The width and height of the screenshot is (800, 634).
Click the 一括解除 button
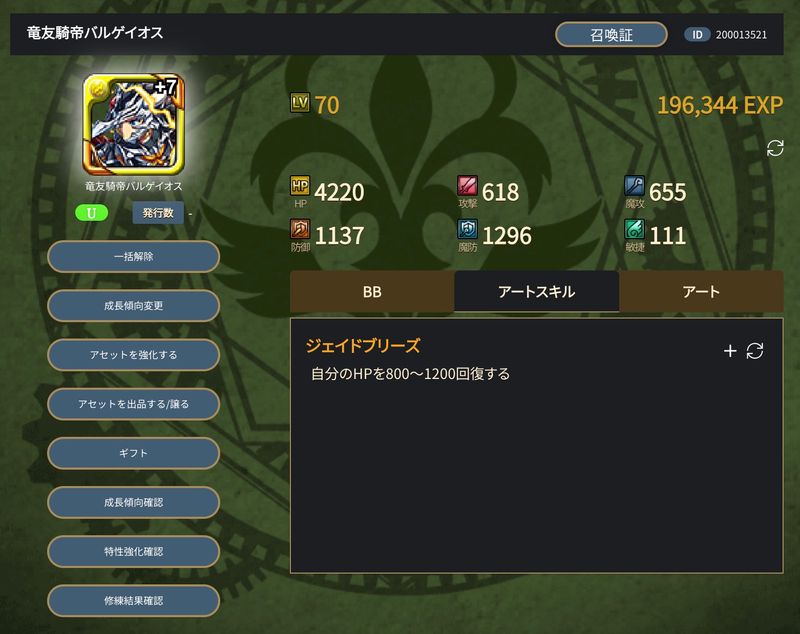pos(133,257)
